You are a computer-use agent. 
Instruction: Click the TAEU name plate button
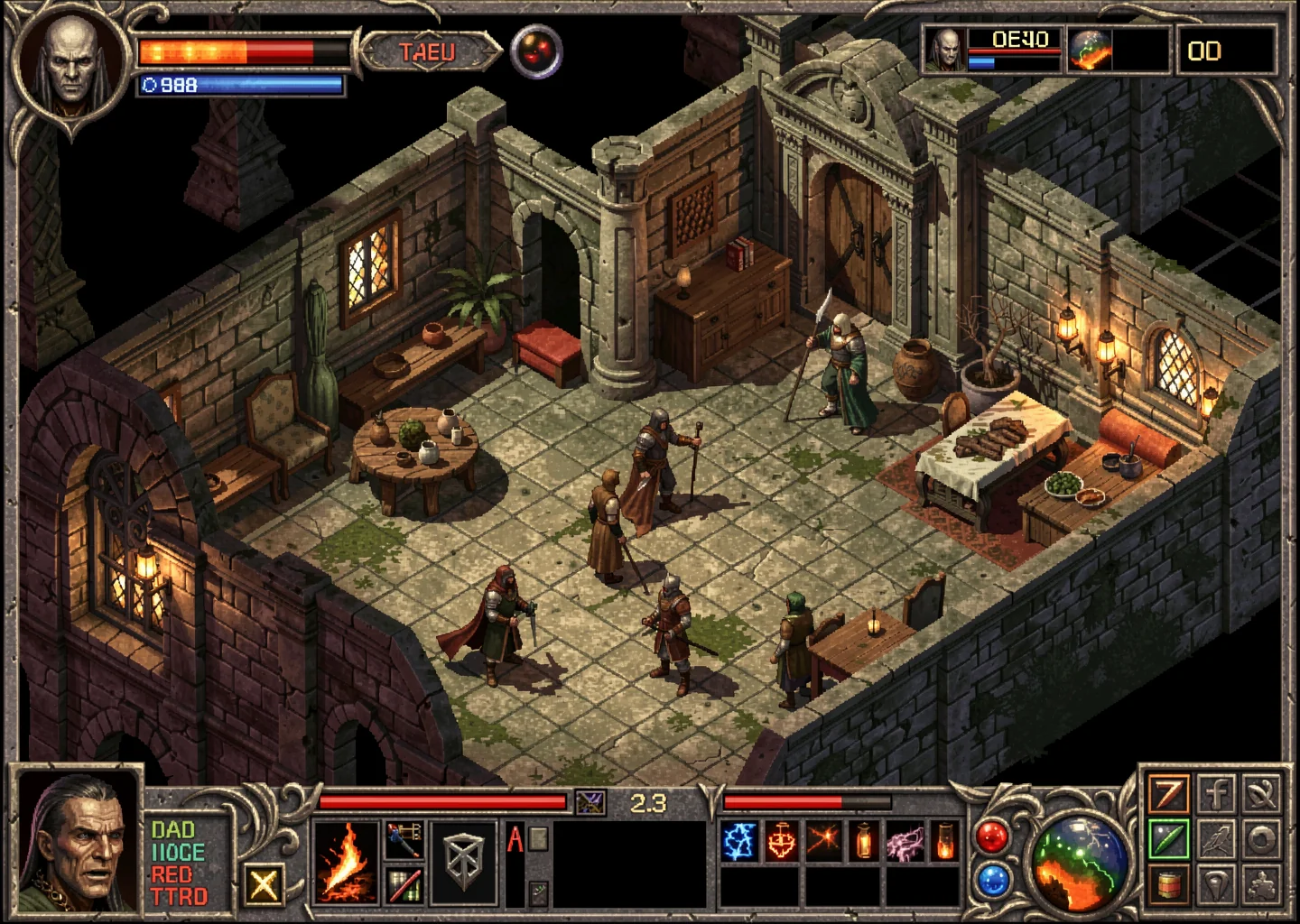(429, 52)
